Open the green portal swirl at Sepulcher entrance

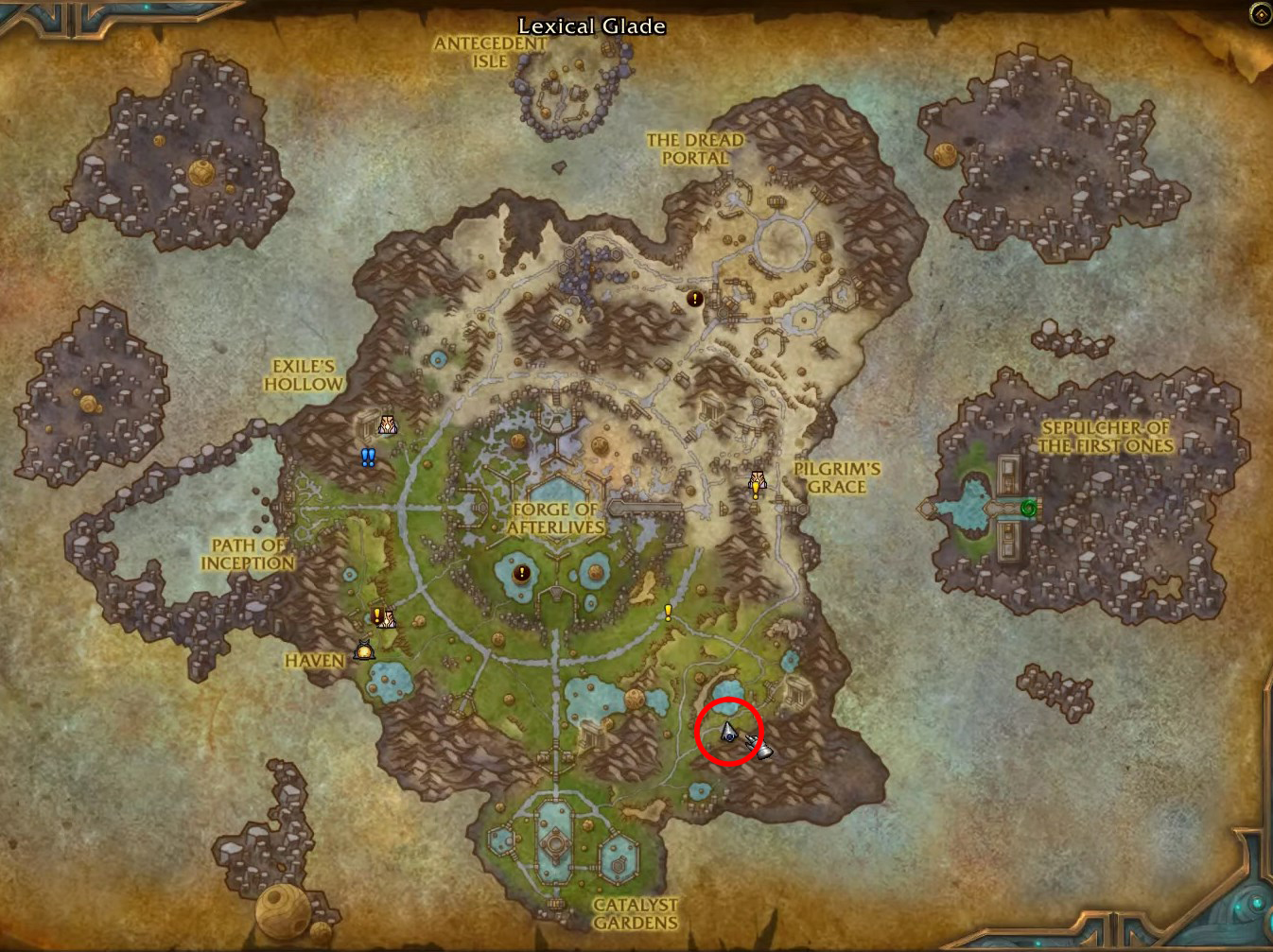[1028, 508]
